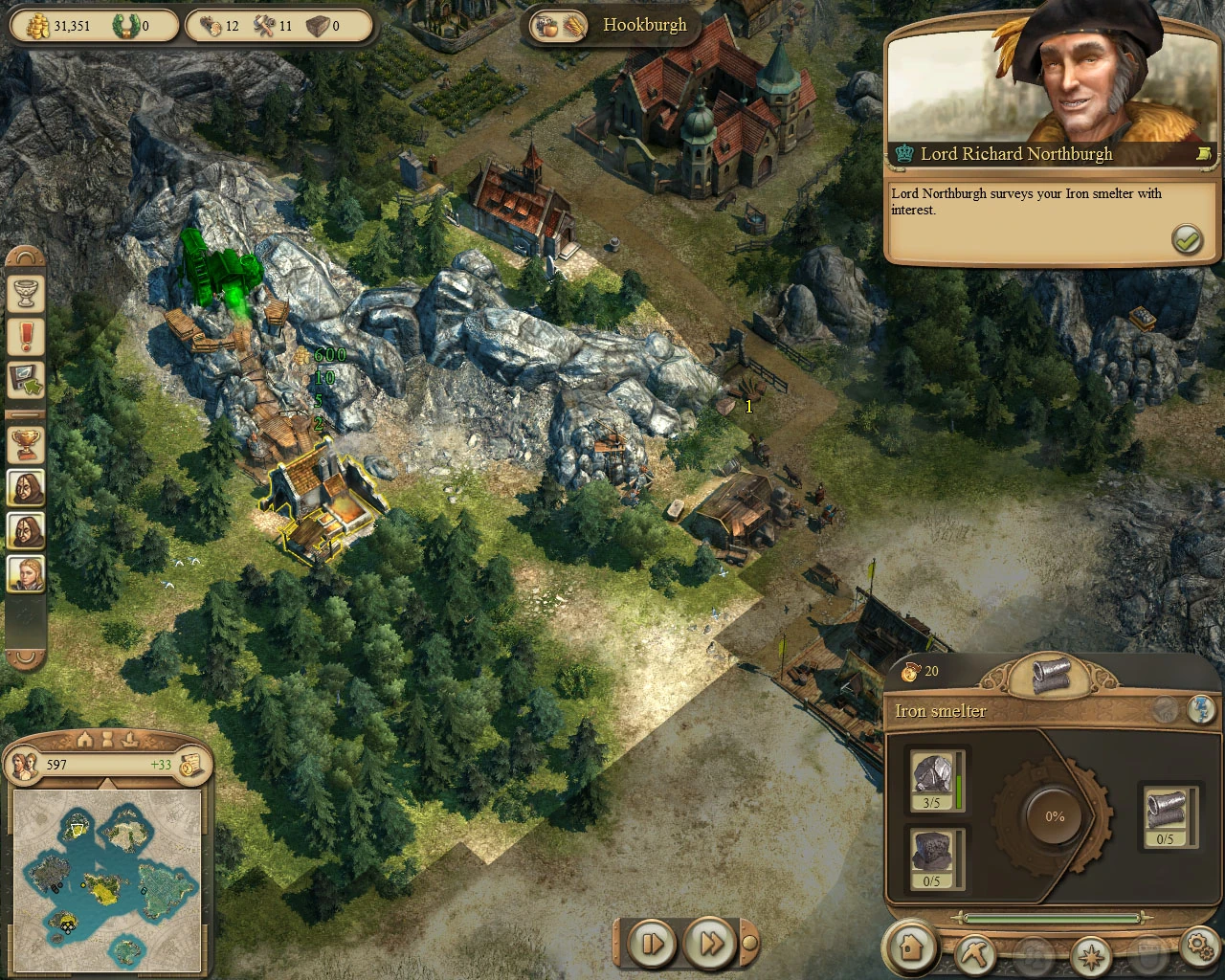Click the screen with green arrow icon

click(x=26, y=380)
